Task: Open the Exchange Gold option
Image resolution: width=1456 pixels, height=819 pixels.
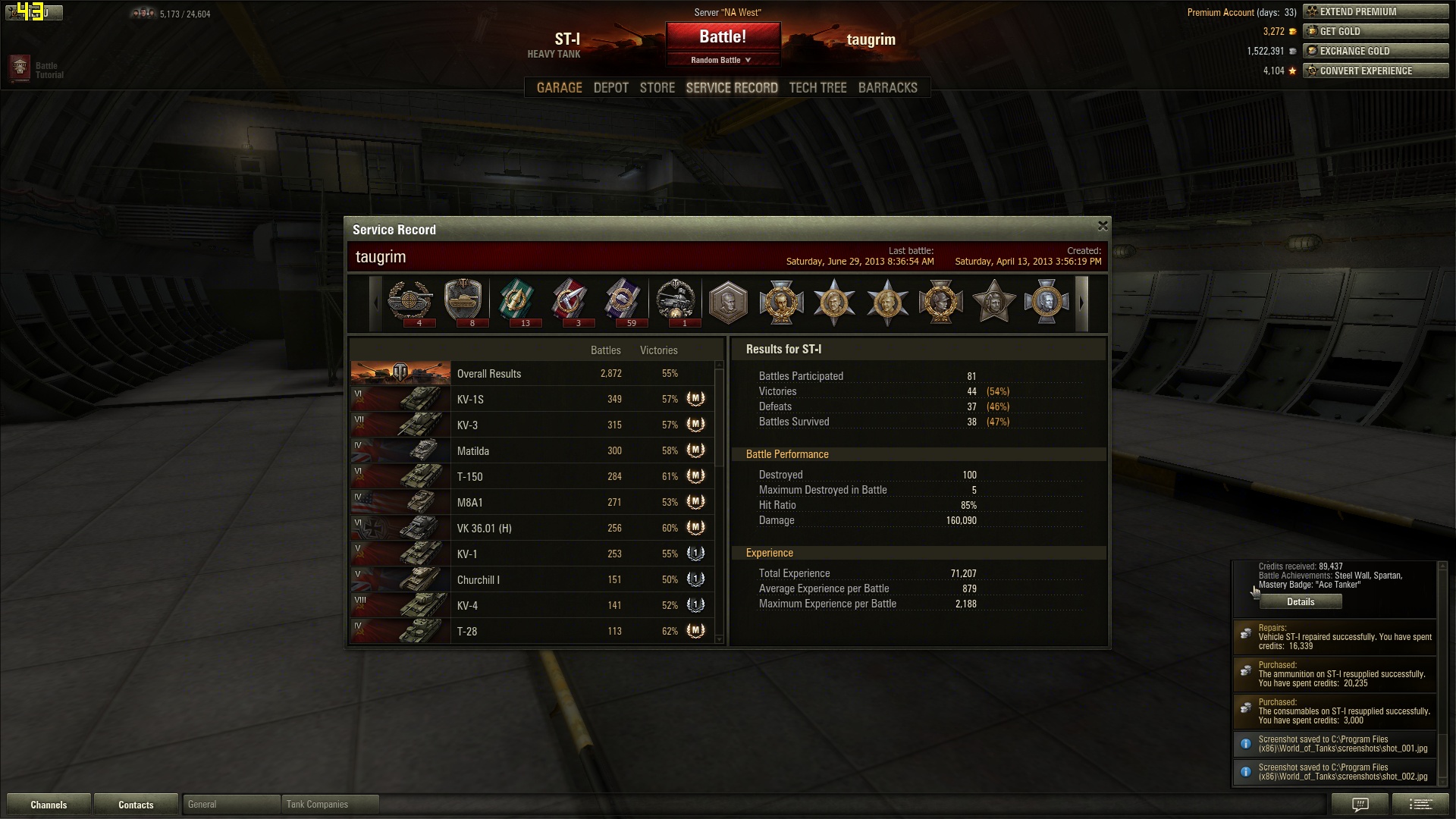Action: click(1375, 51)
